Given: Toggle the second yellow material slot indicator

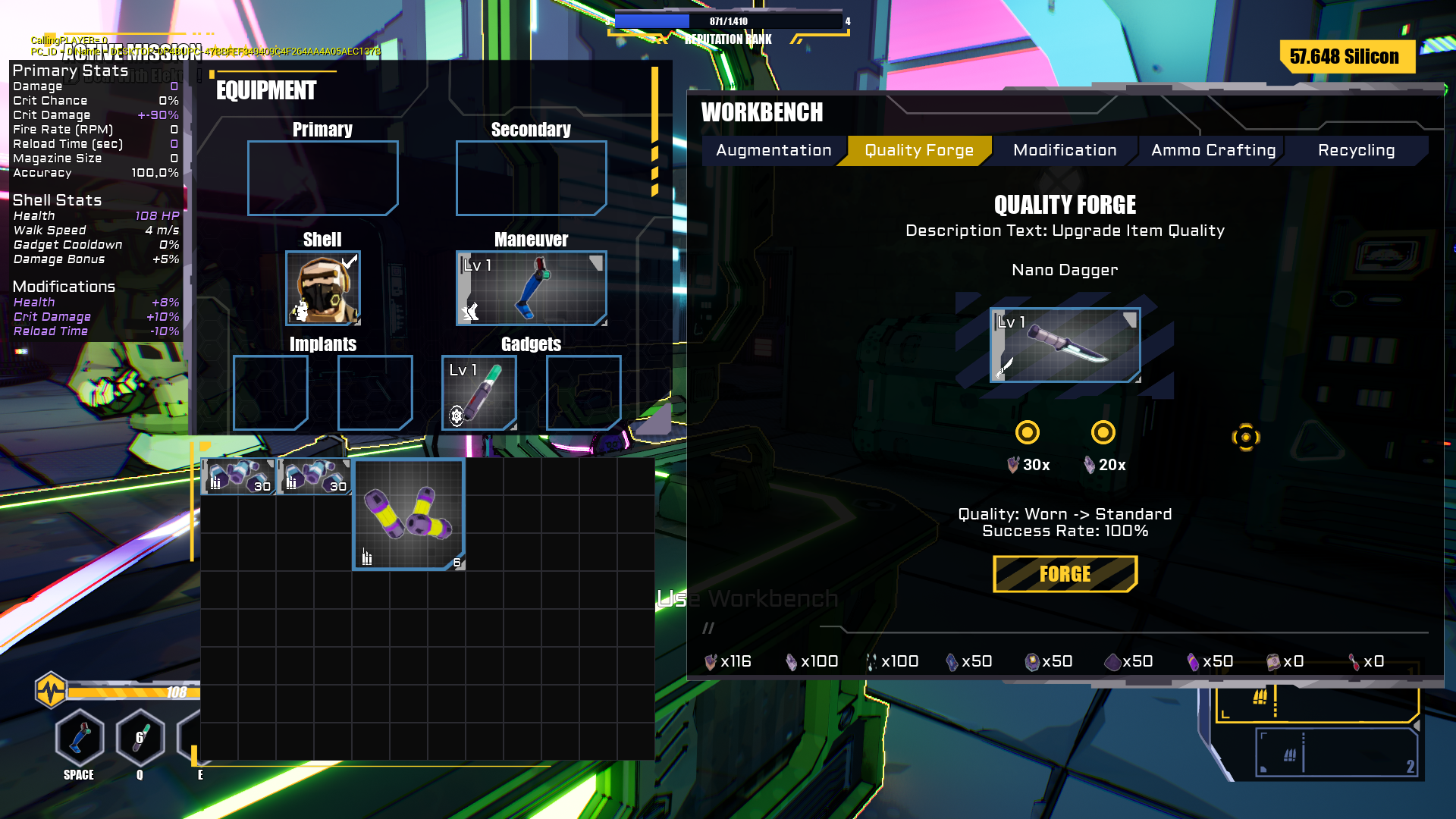Looking at the screenshot, I should [1103, 432].
